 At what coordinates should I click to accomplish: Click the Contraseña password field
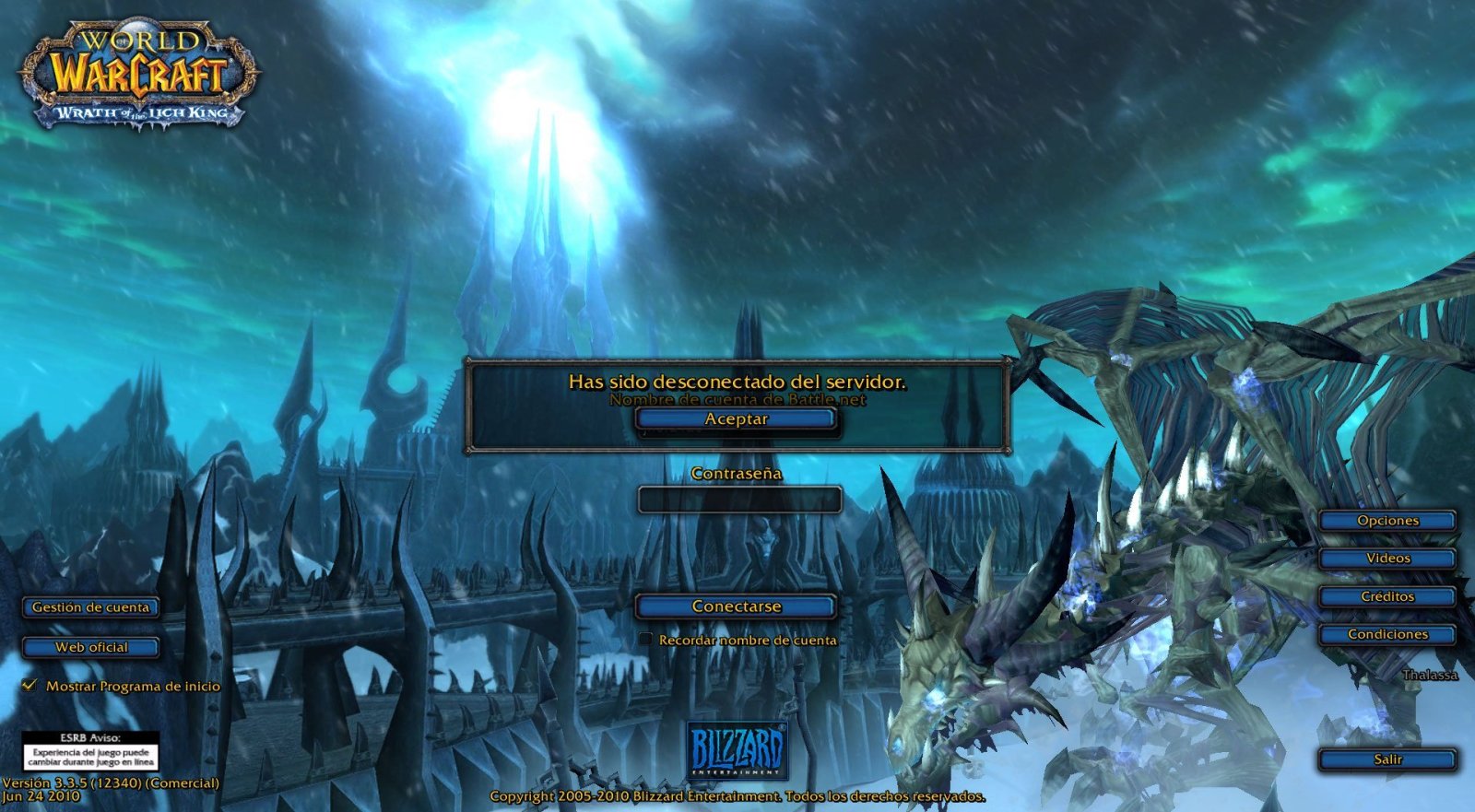(x=738, y=500)
